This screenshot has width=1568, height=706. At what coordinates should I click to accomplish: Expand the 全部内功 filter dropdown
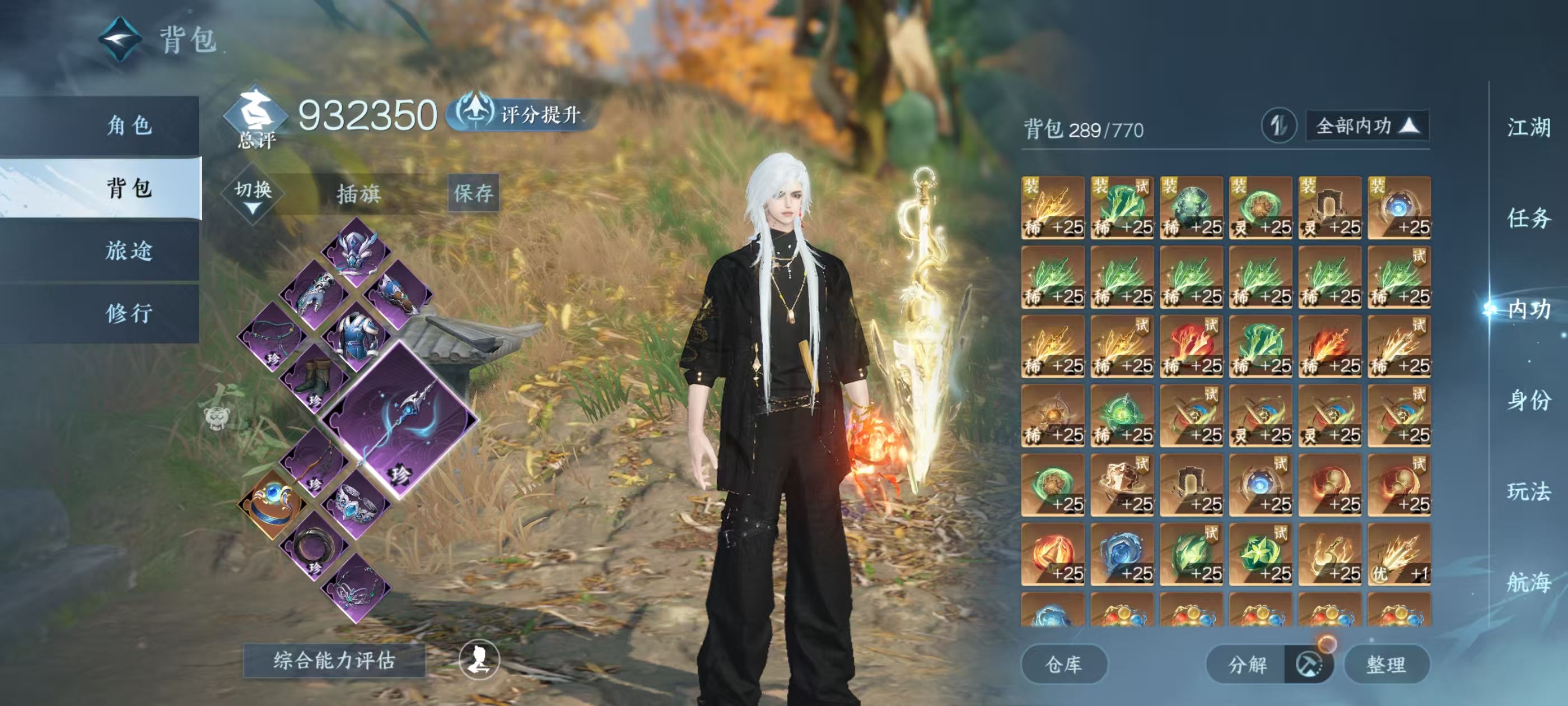1367,126
